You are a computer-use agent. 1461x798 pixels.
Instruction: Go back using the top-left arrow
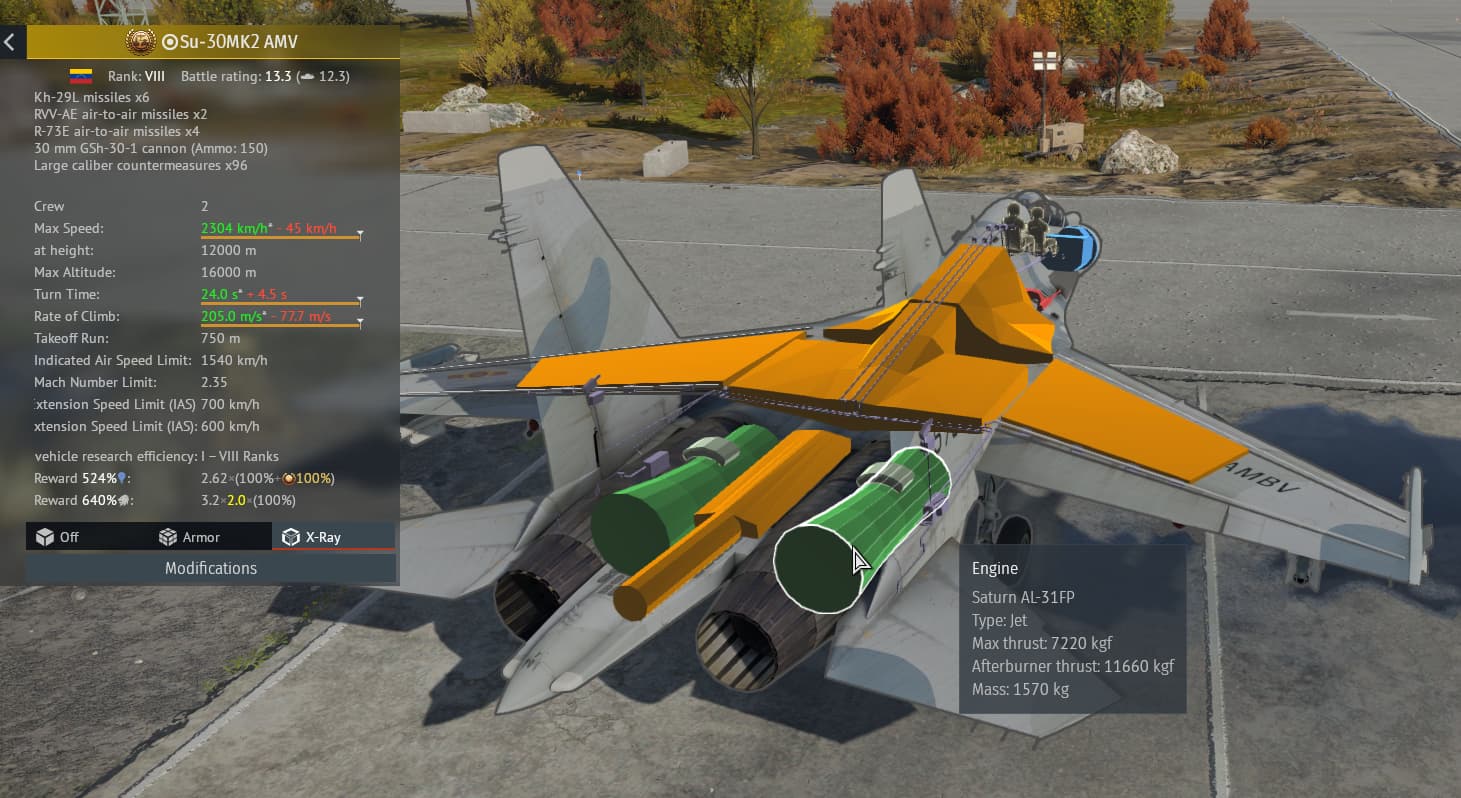[11, 42]
